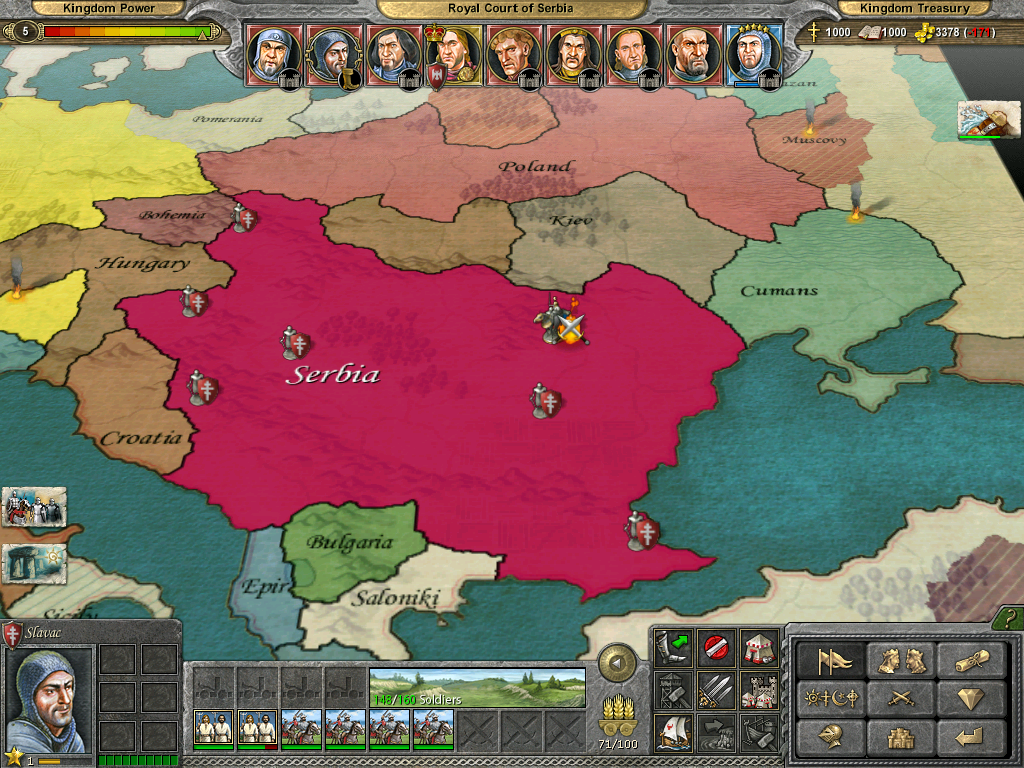Open the knights notification on the left edge
Screen dimensions: 1024x768
34,508
